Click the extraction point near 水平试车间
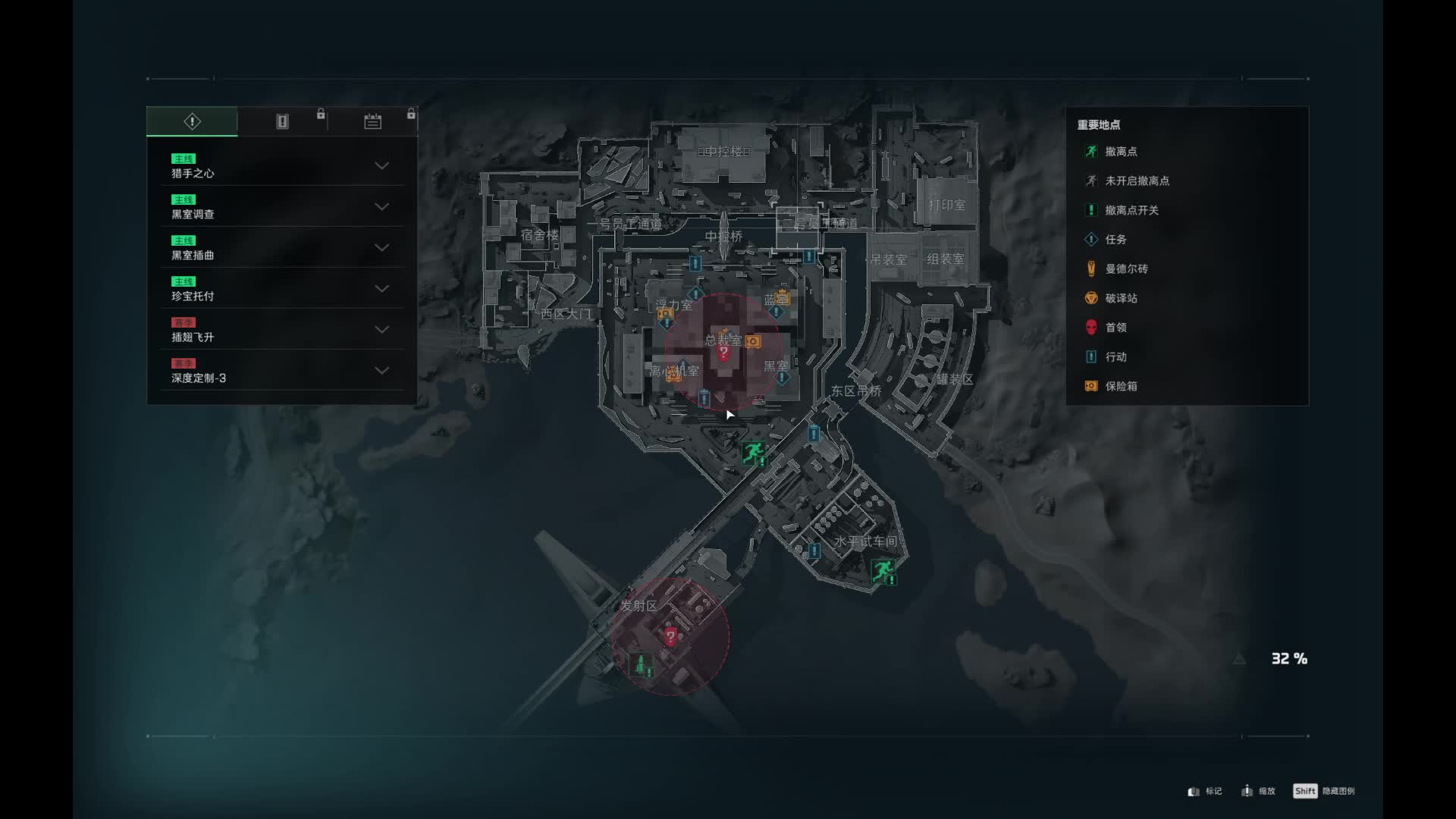The width and height of the screenshot is (1456, 819). click(882, 570)
